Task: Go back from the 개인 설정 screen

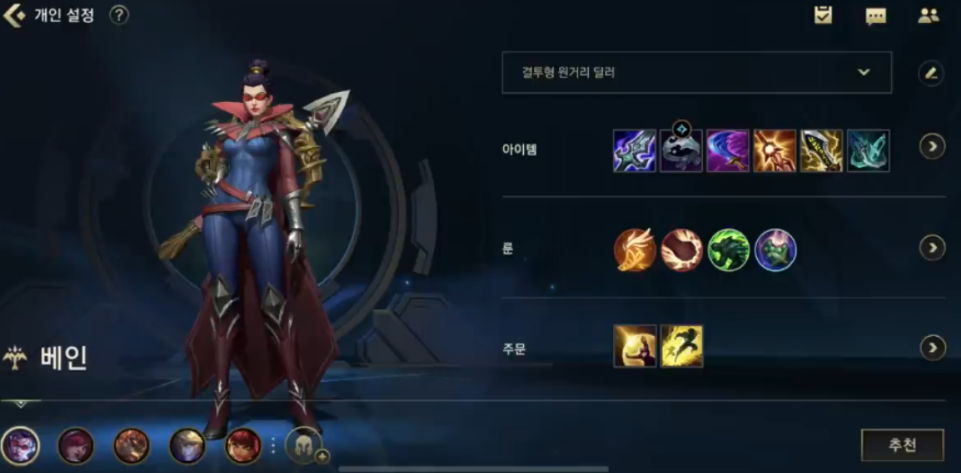Action: coord(14,15)
